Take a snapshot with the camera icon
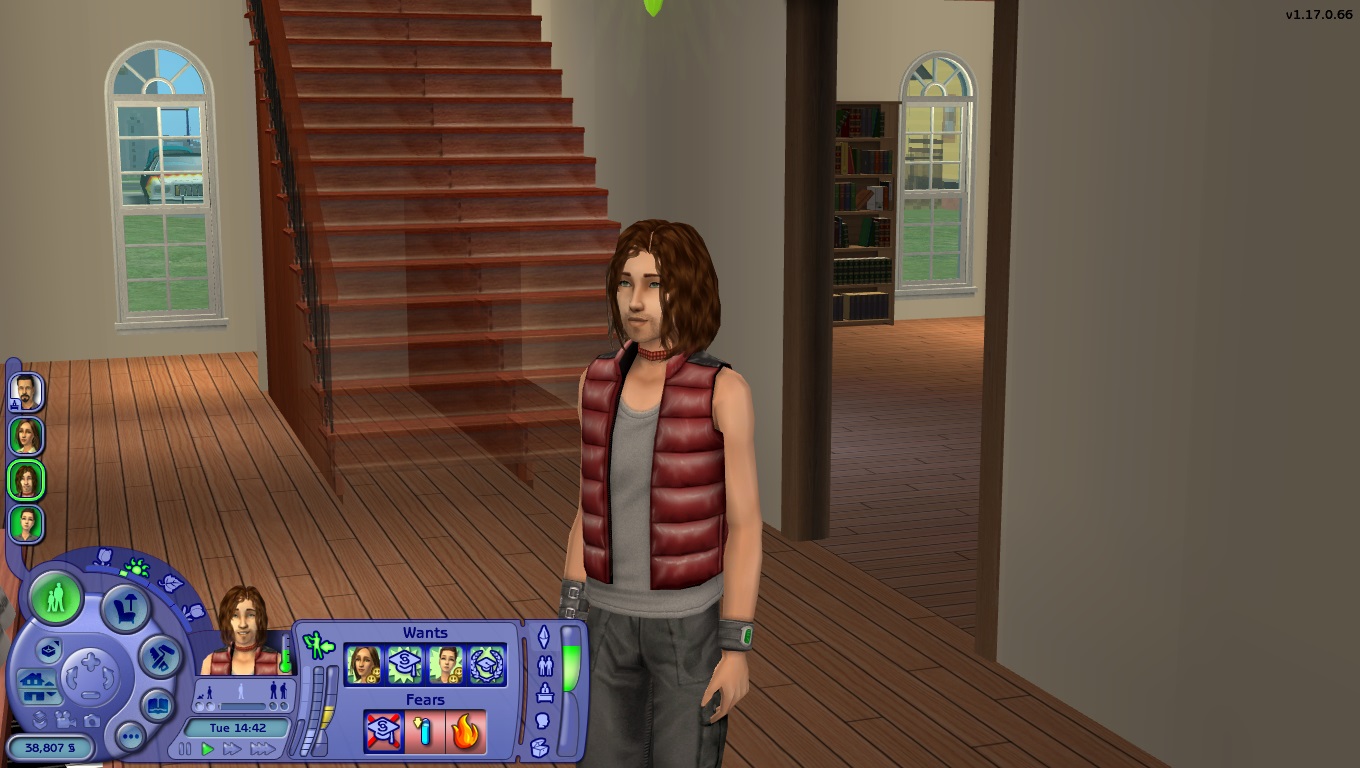This screenshot has height=768, width=1360. click(x=92, y=720)
